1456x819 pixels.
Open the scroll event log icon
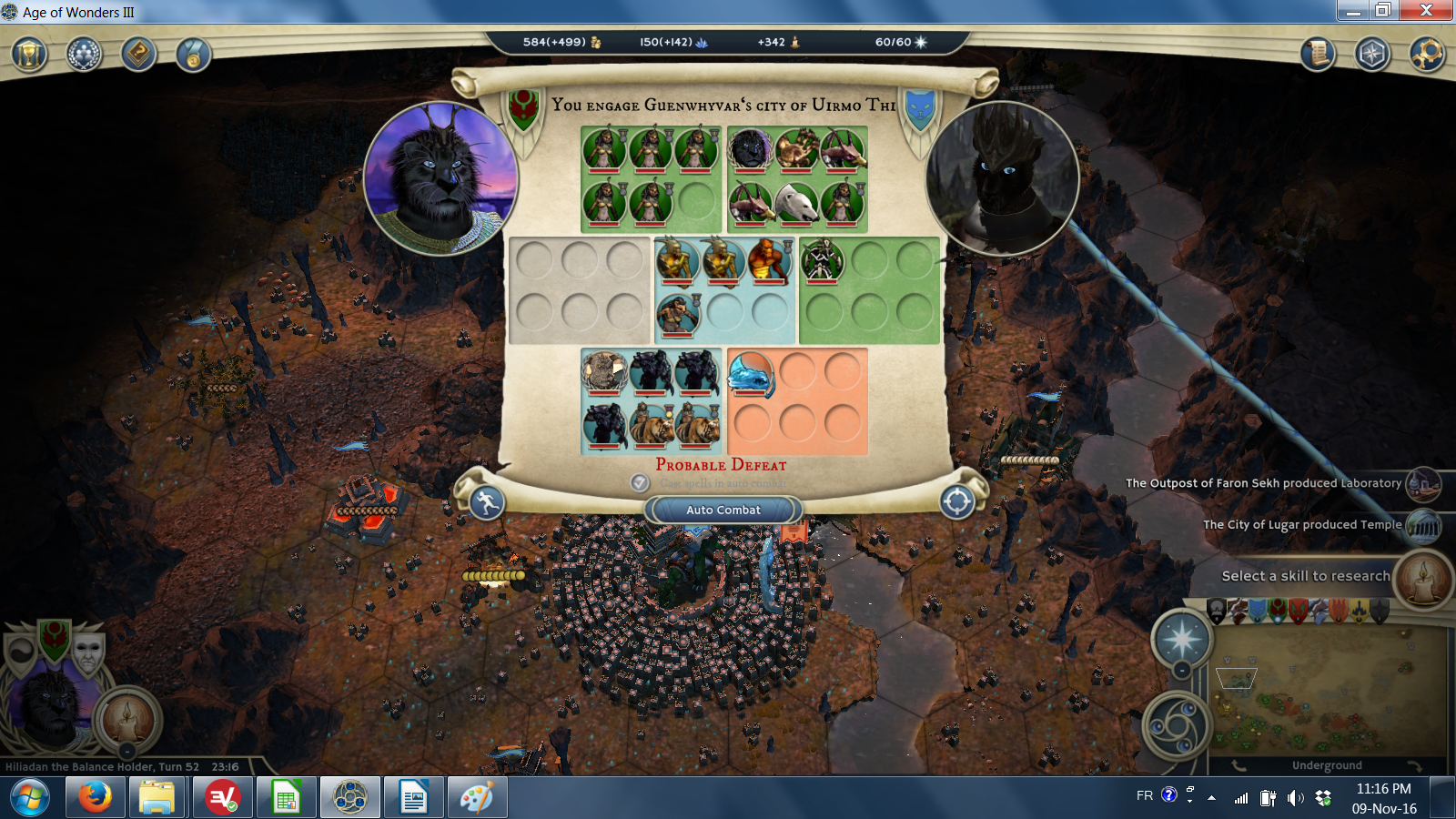pos(1317,54)
